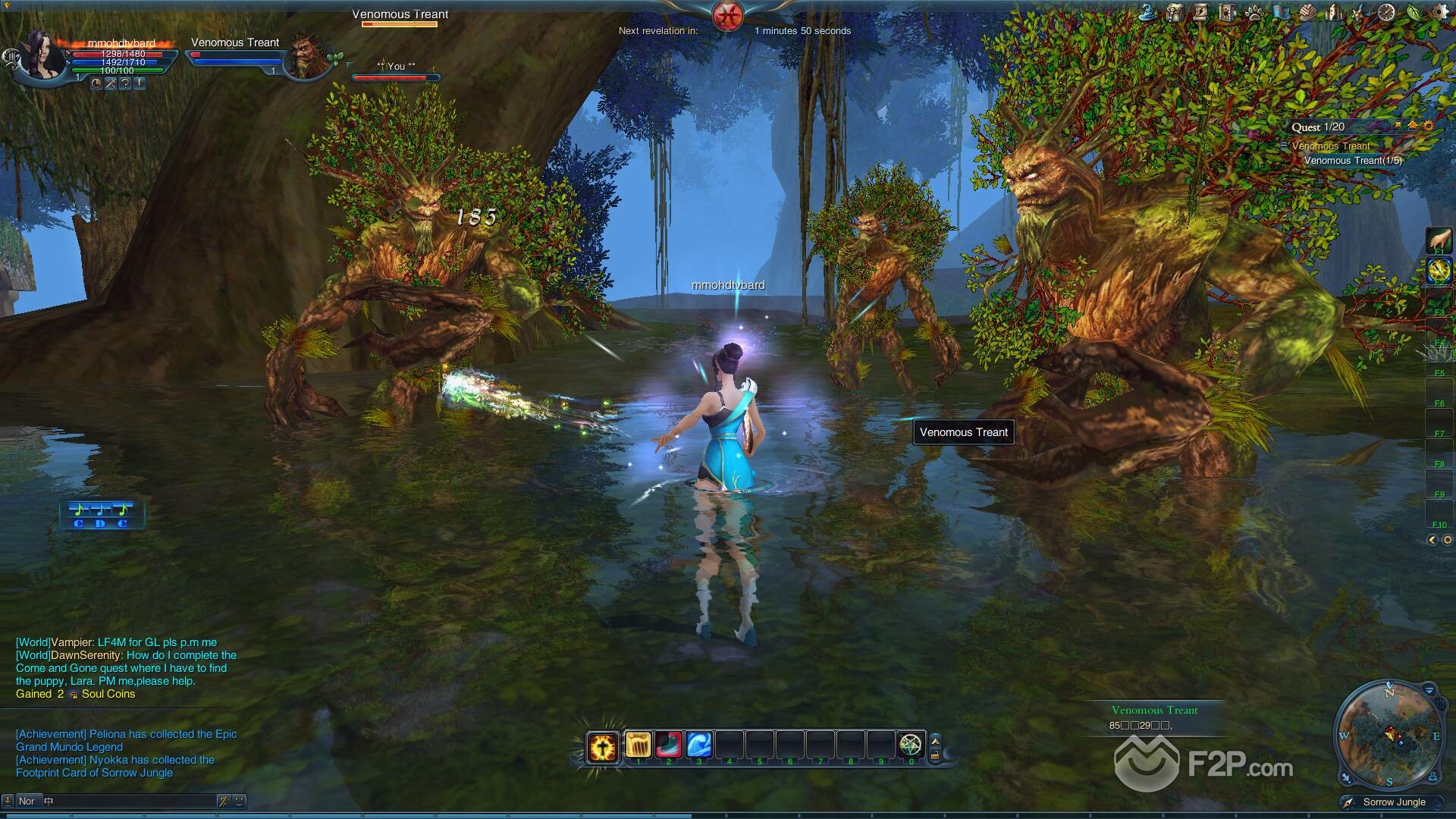The width and height of the screenshot is (1456, 819).
Task: Open the gear system settings icon
Action: pyautogui.click(x=1439, y=12)
